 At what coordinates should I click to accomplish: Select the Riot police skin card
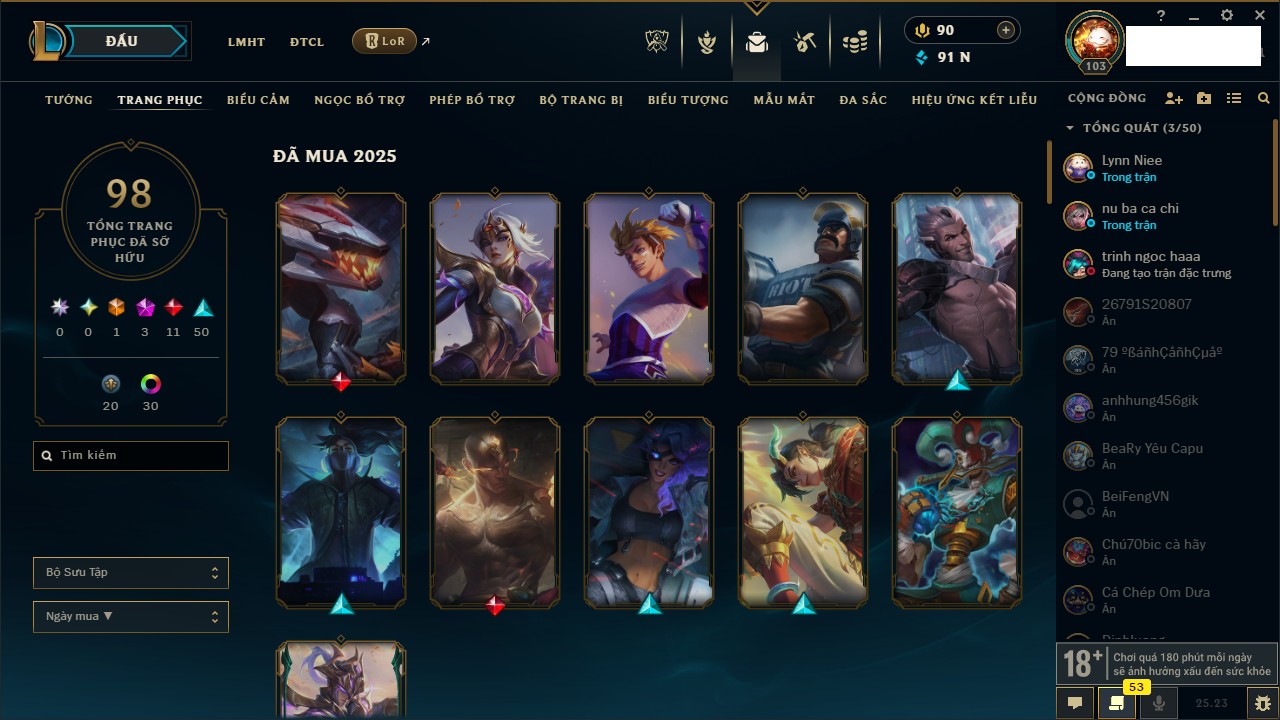(803, 289)
